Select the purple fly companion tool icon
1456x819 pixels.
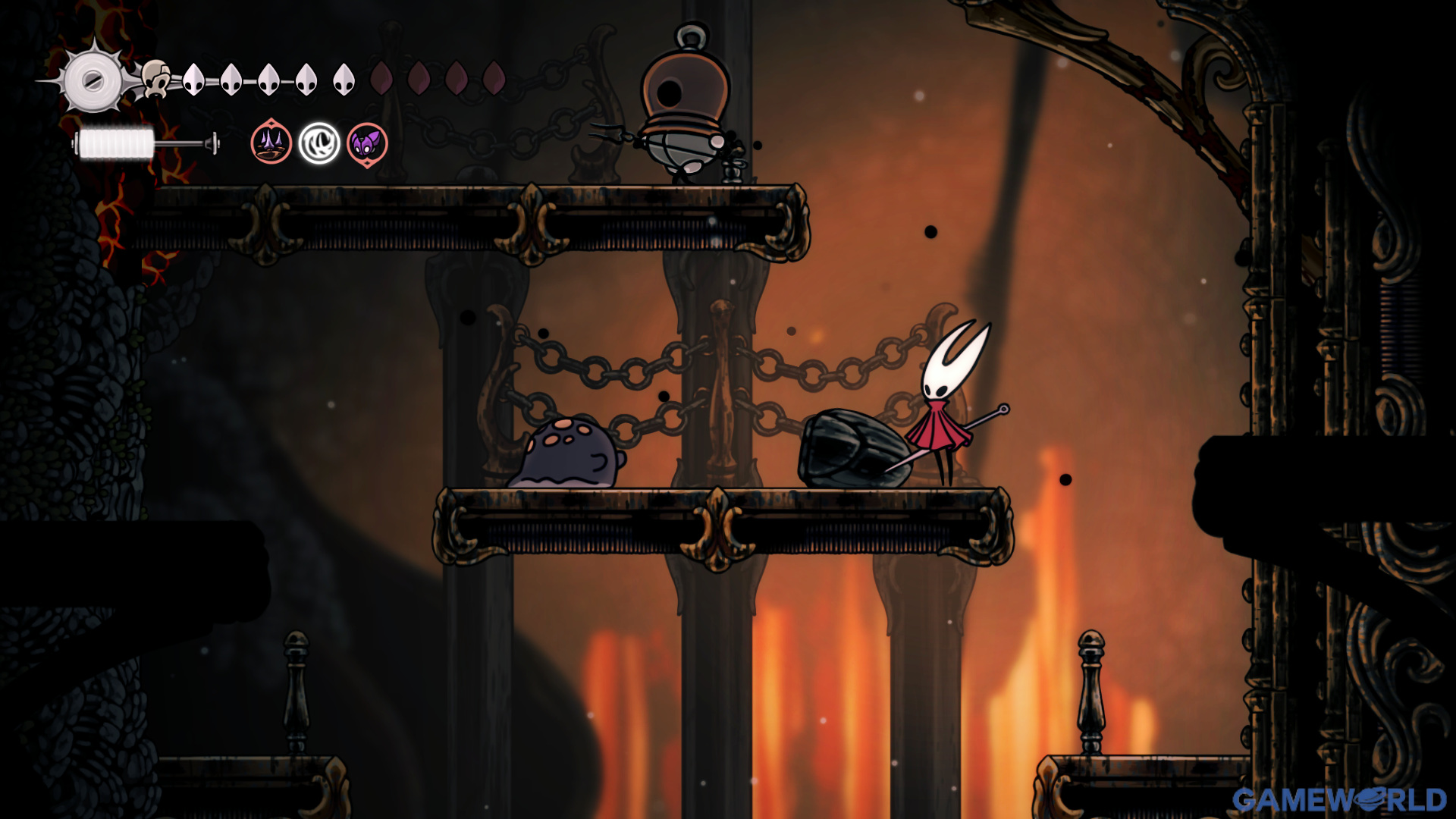[367, 143]
